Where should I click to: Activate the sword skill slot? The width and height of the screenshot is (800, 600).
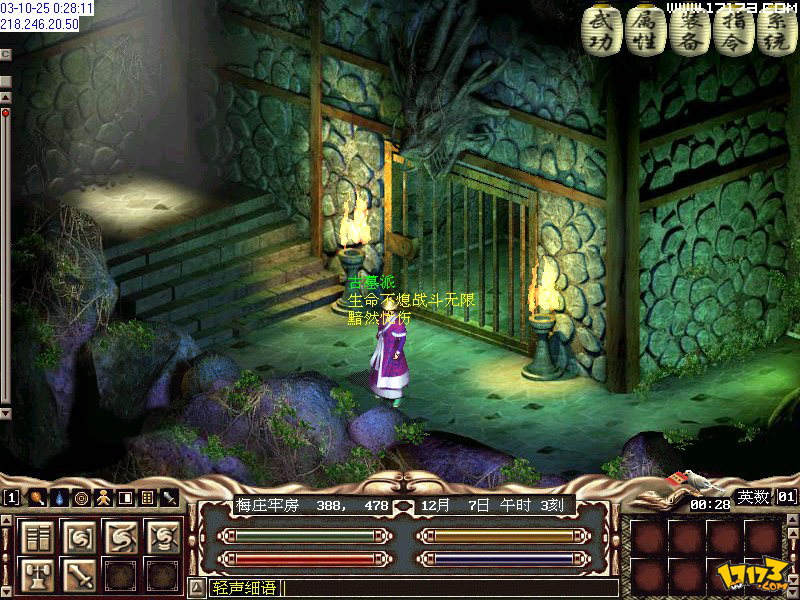(x=80, y=575)
